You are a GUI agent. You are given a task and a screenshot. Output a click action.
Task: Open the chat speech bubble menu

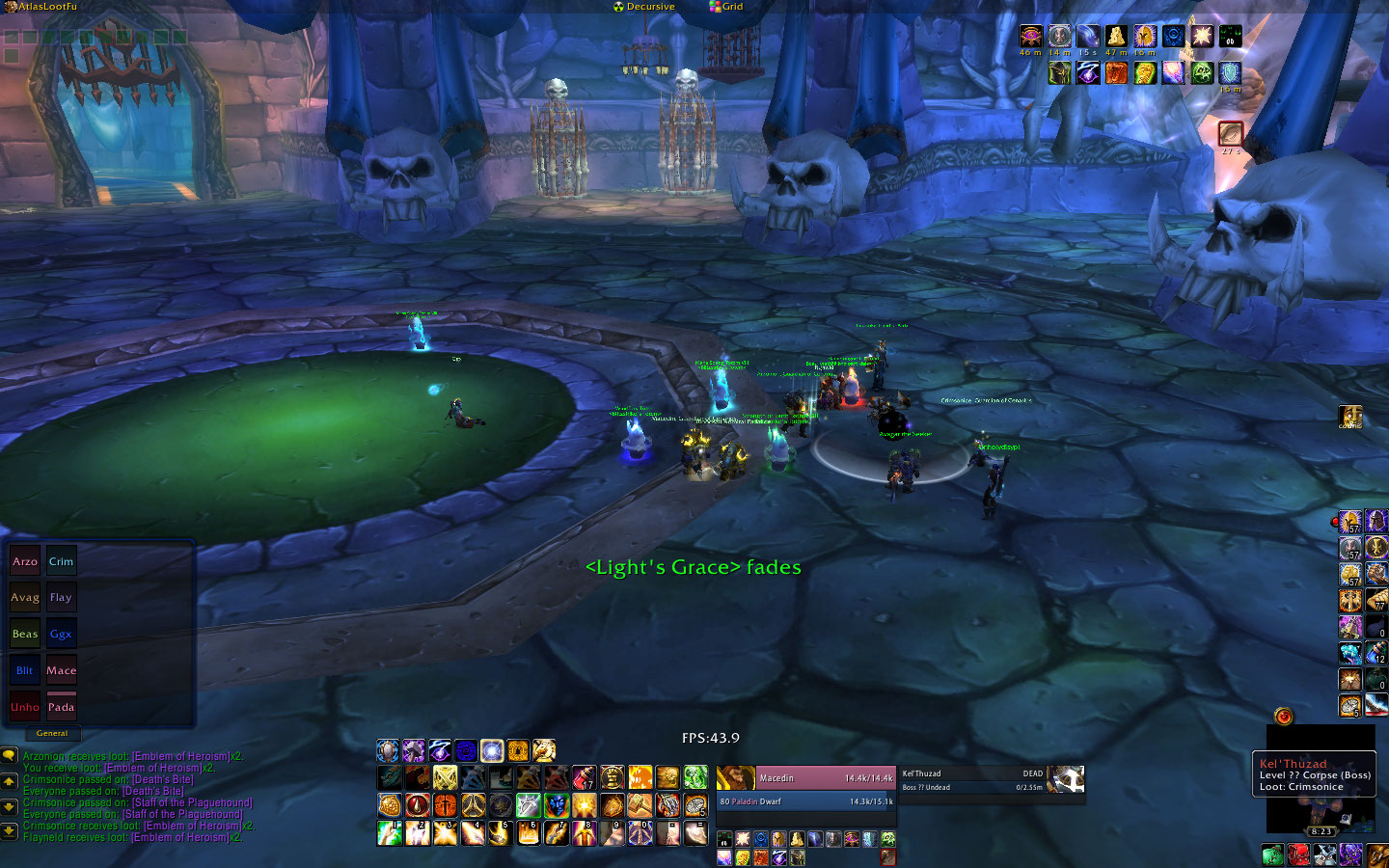point(10,756)
